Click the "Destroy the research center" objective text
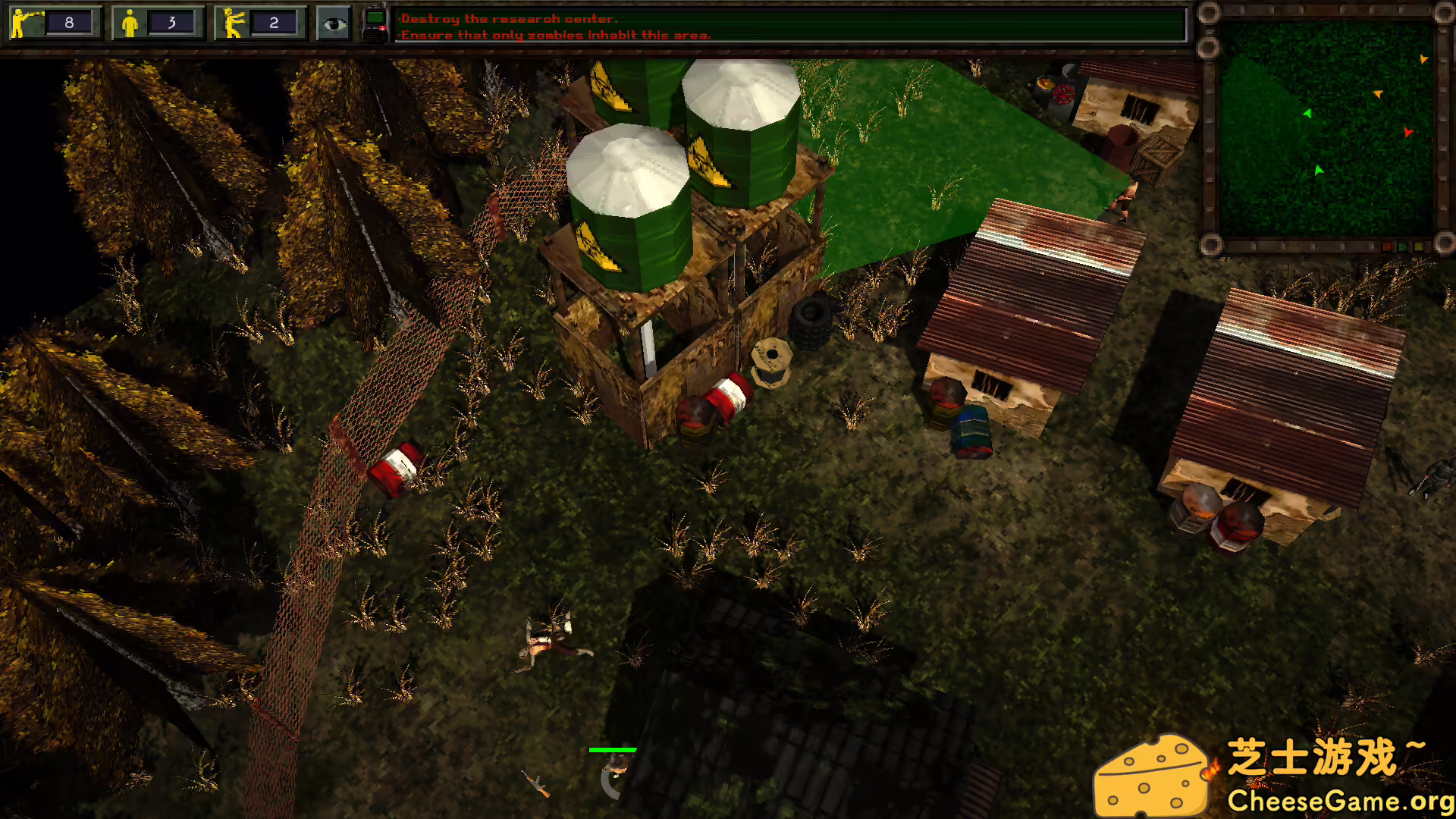 click(x=509, y=18)
